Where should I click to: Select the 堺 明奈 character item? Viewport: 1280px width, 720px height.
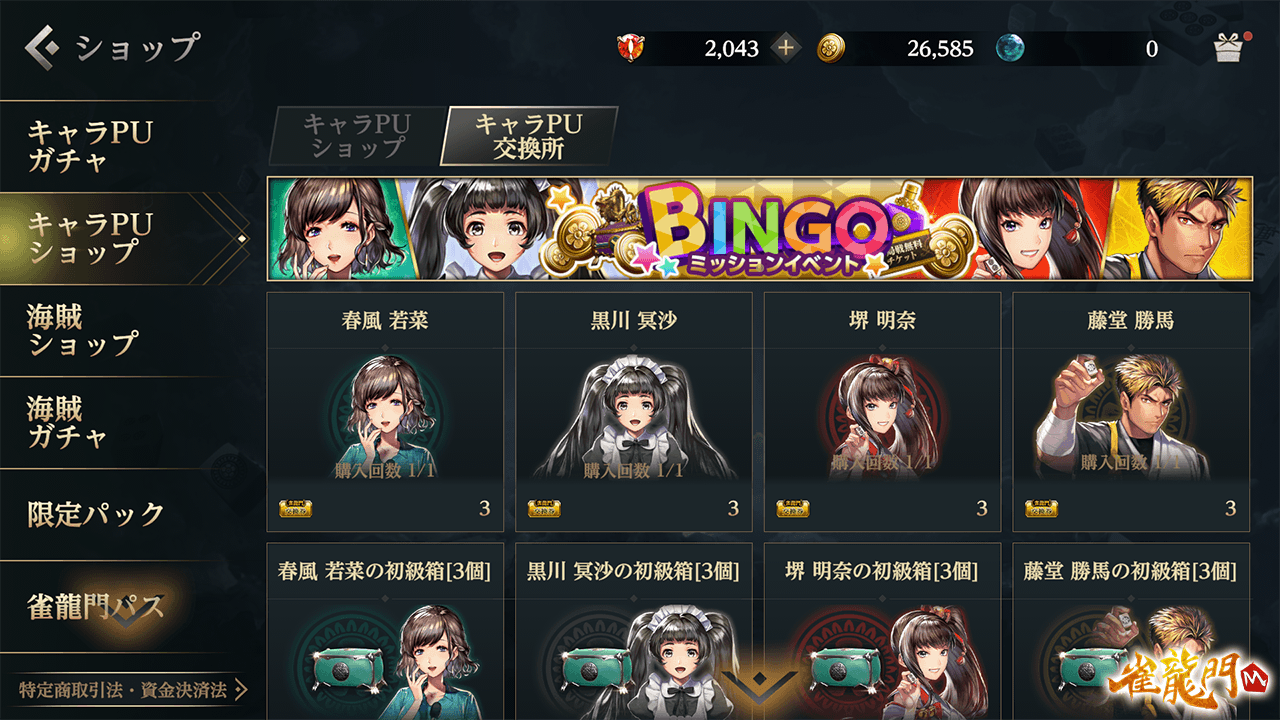(x=882, y=411)
